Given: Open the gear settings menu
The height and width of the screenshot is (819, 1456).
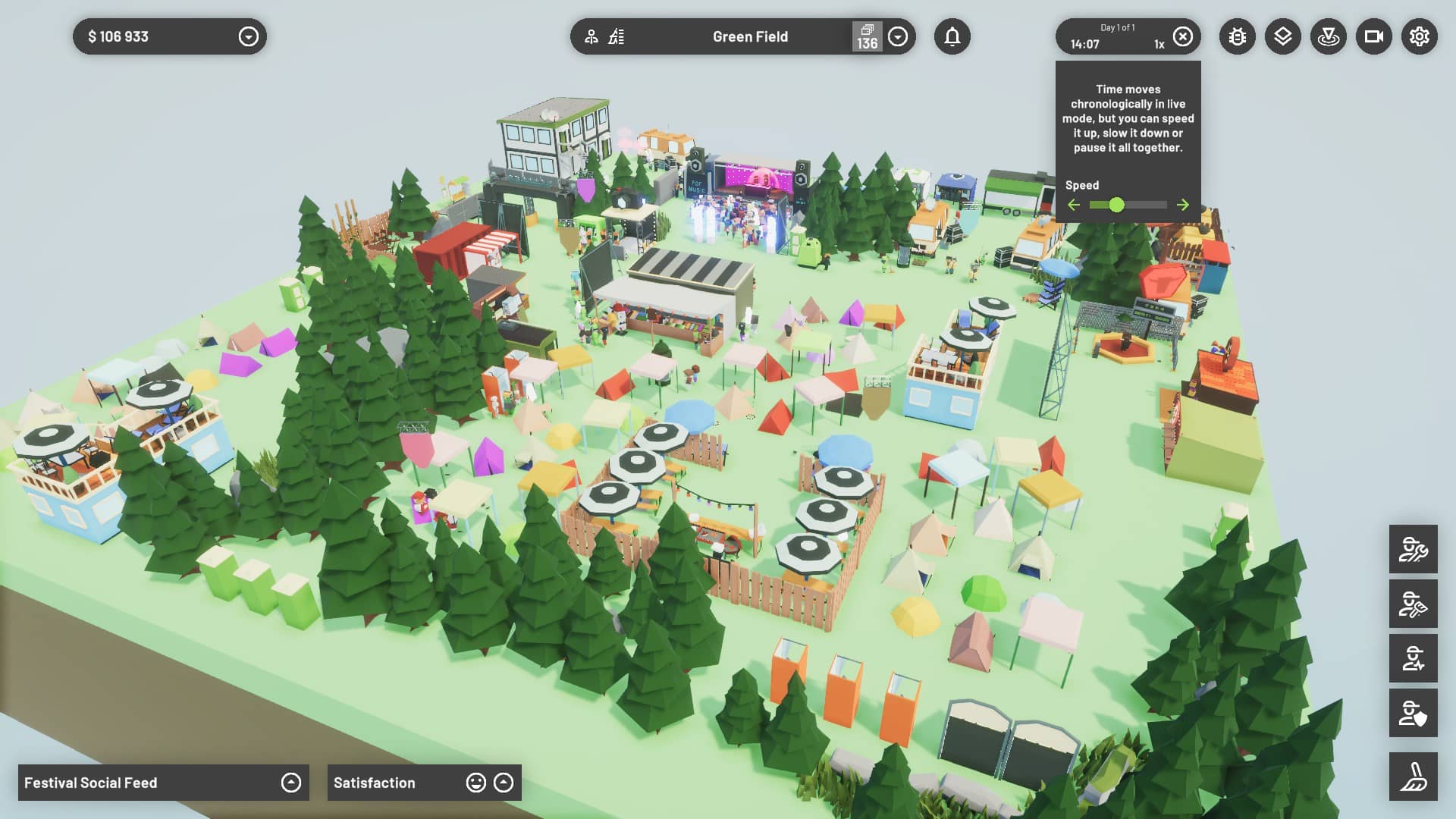Looking at the screenshot, I should click(1420, 36).
